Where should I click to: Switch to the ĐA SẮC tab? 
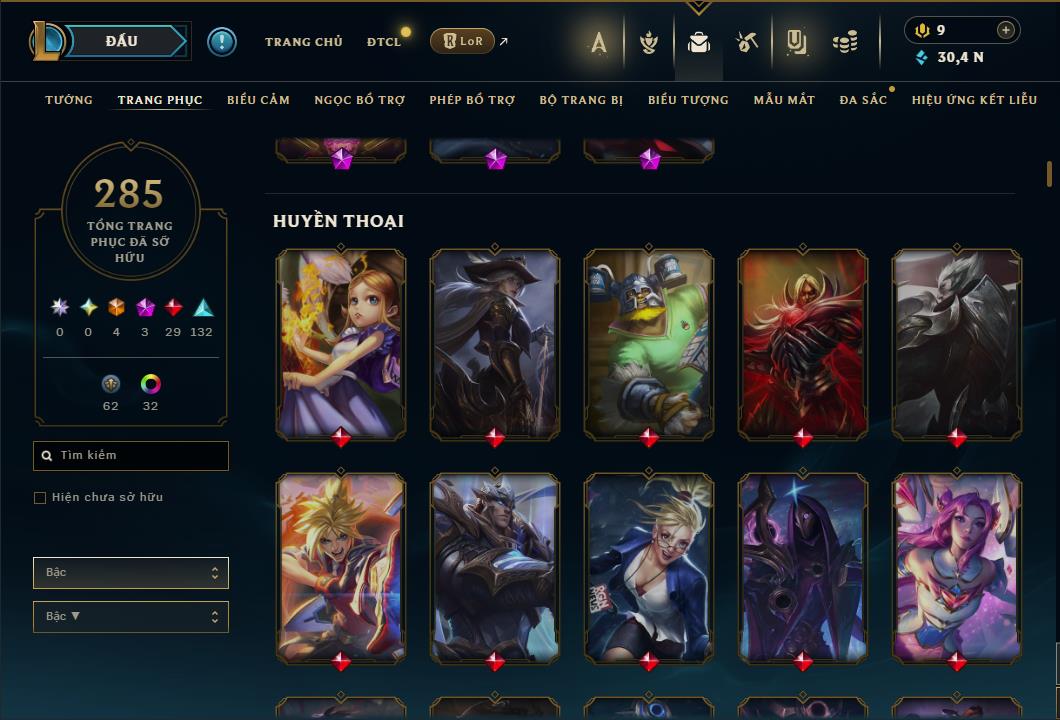tap(863, 100)
